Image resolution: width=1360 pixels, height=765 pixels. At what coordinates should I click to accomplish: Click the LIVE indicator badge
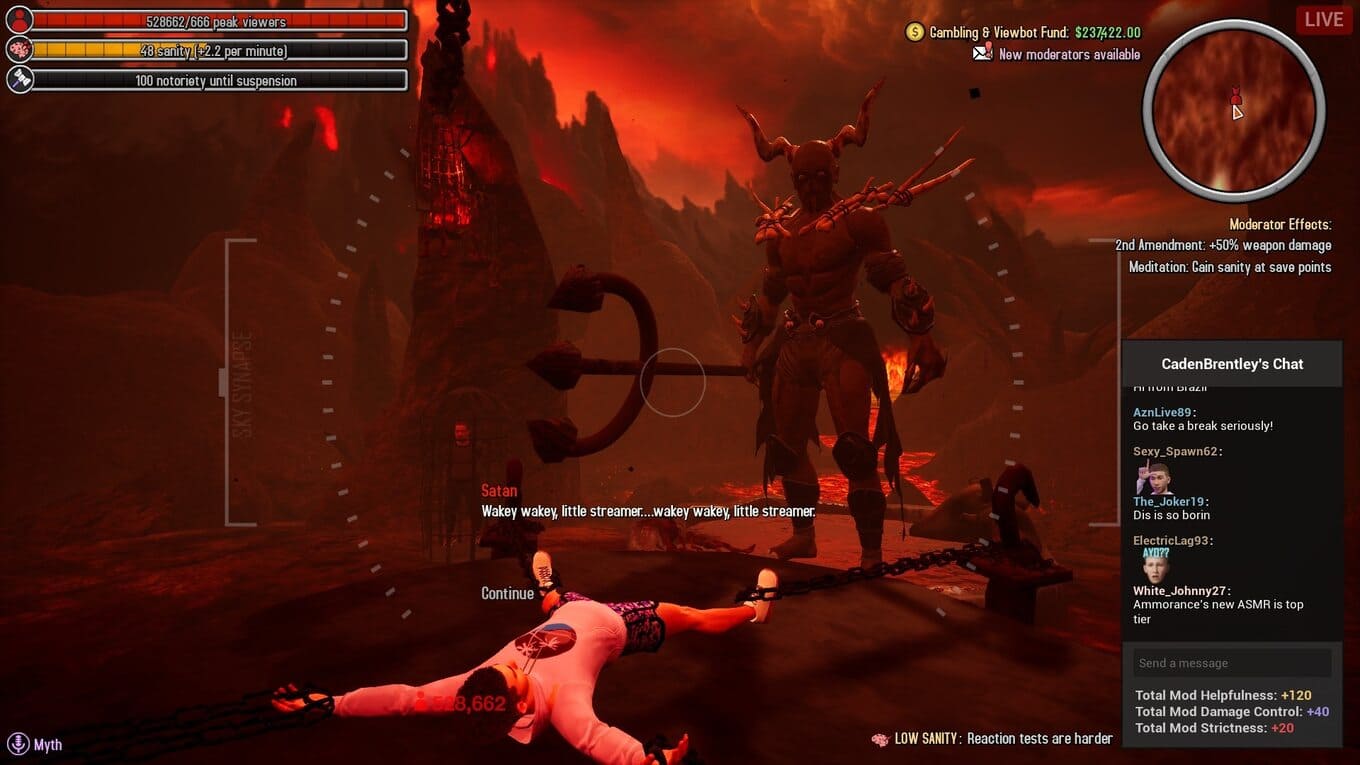point(1323,19)
